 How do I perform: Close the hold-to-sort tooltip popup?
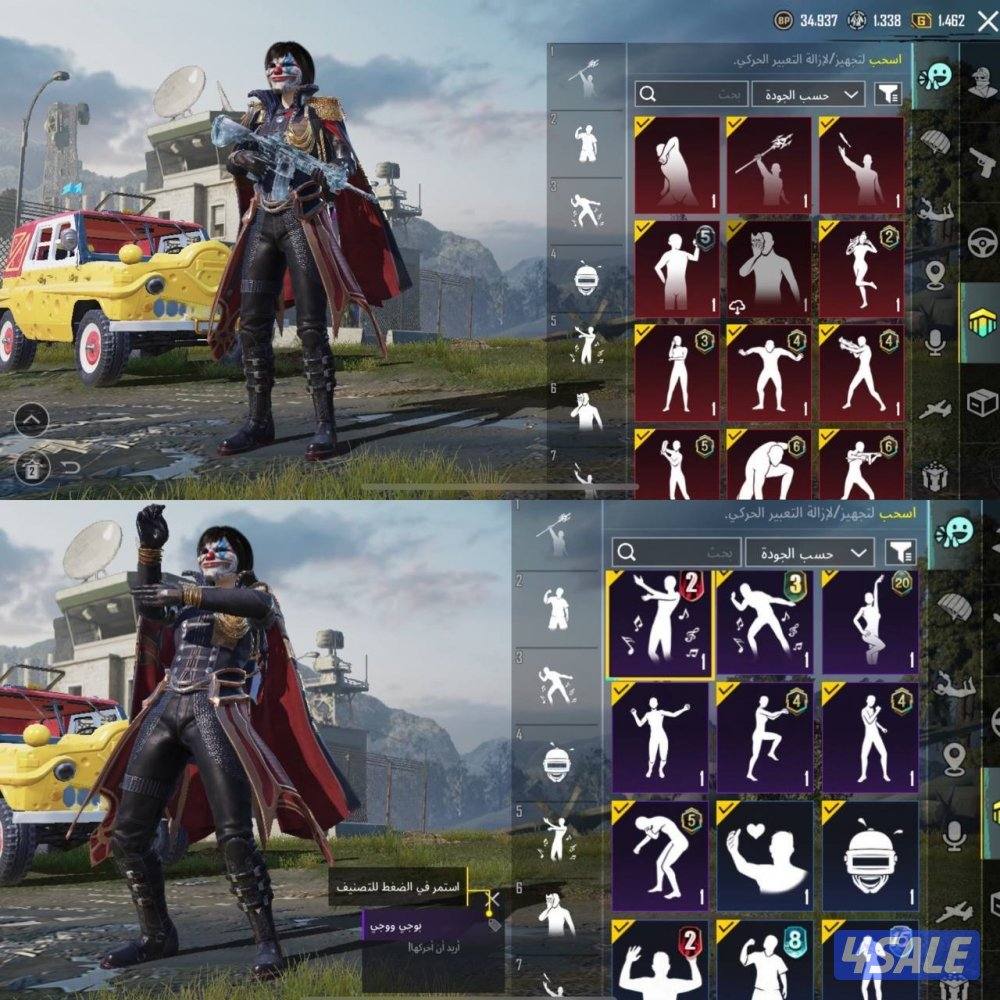492,897
